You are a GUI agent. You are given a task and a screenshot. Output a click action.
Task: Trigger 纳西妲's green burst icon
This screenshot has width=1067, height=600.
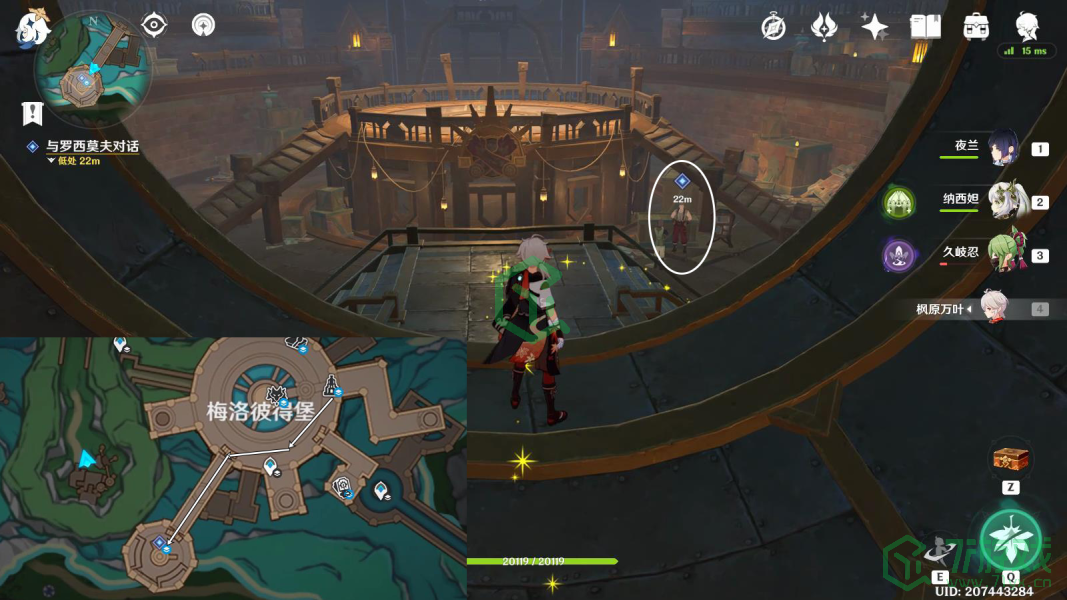pos(899,203)
